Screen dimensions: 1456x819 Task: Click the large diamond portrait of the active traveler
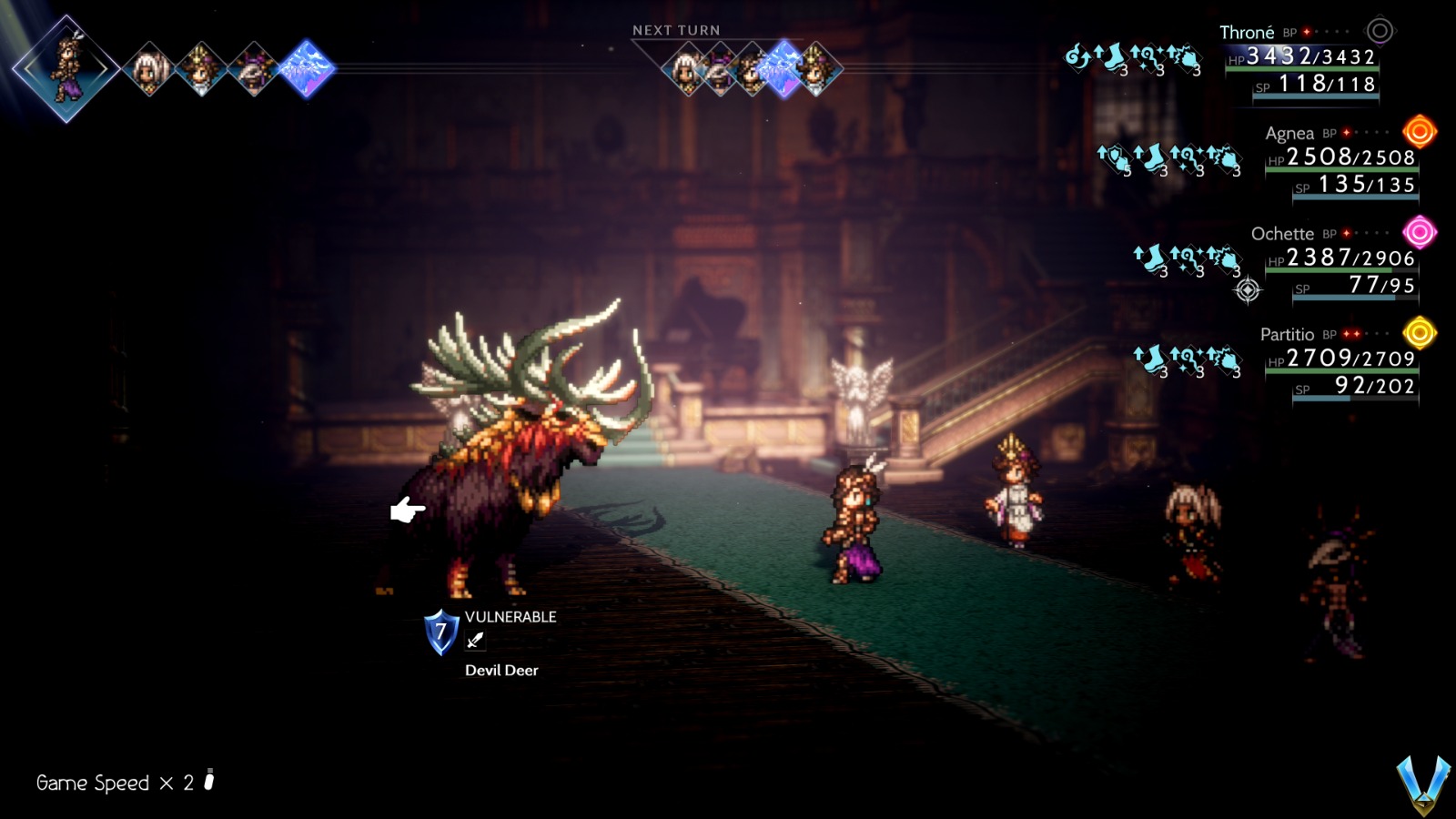[x=66, y=66]
